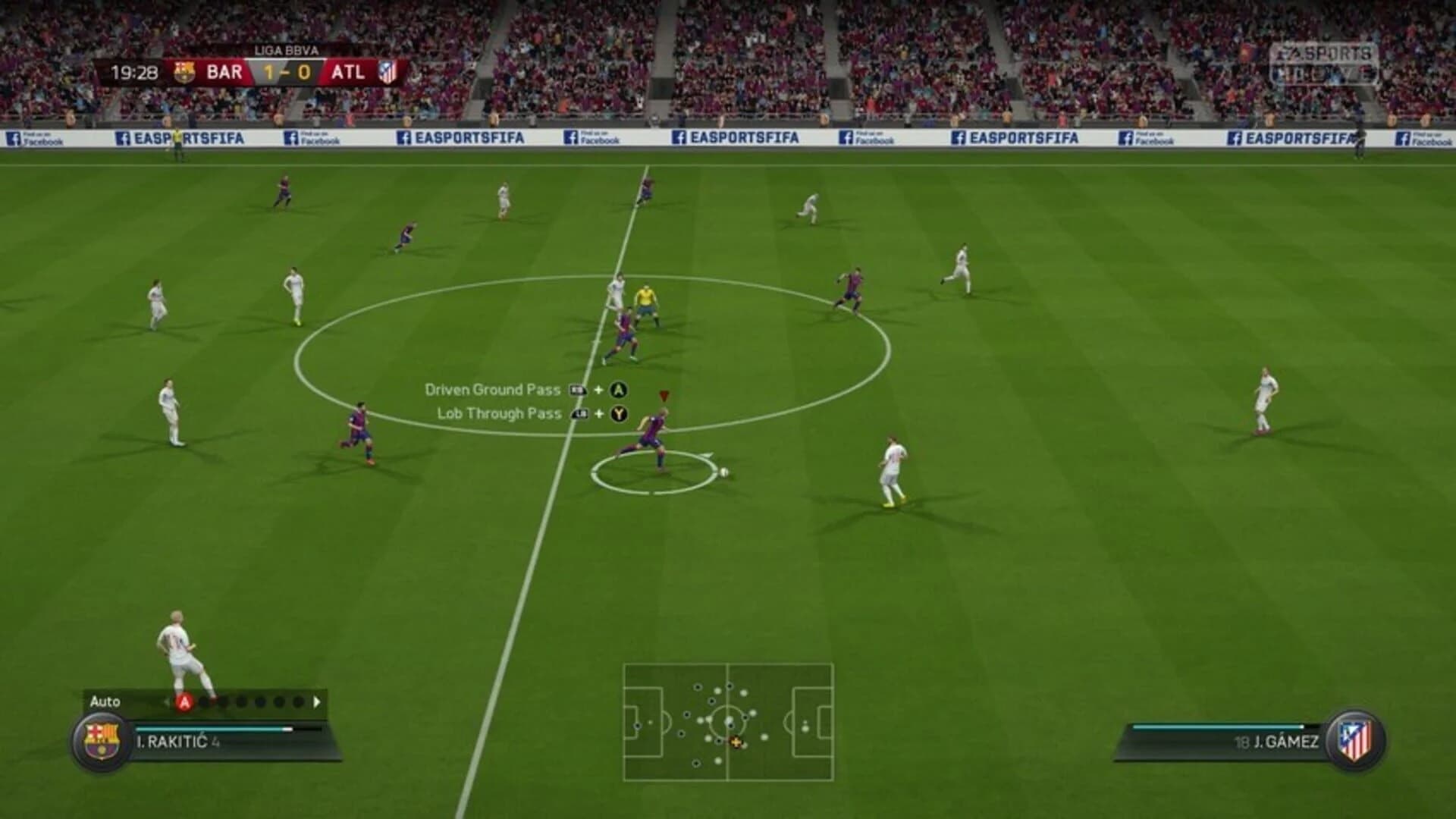The height and width of the screenshot is (819, 1456).
Task: Click the right arrow on the Auto gauge
Action: point(316,702)
